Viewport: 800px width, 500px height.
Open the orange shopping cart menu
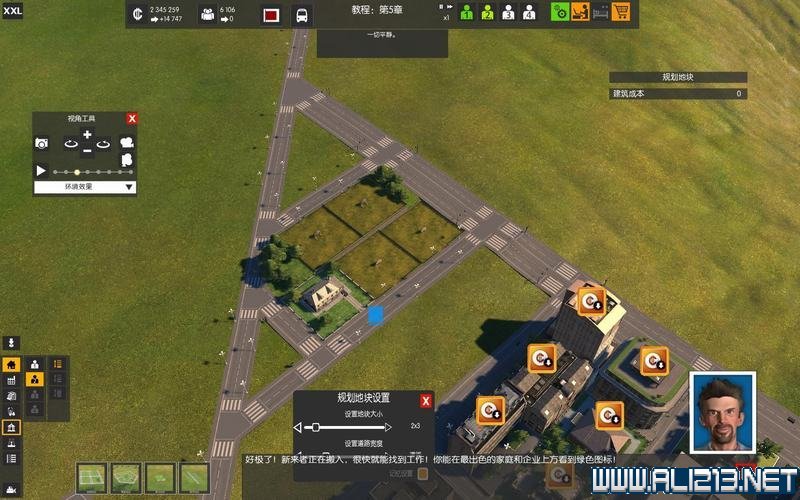click(621, 12)
